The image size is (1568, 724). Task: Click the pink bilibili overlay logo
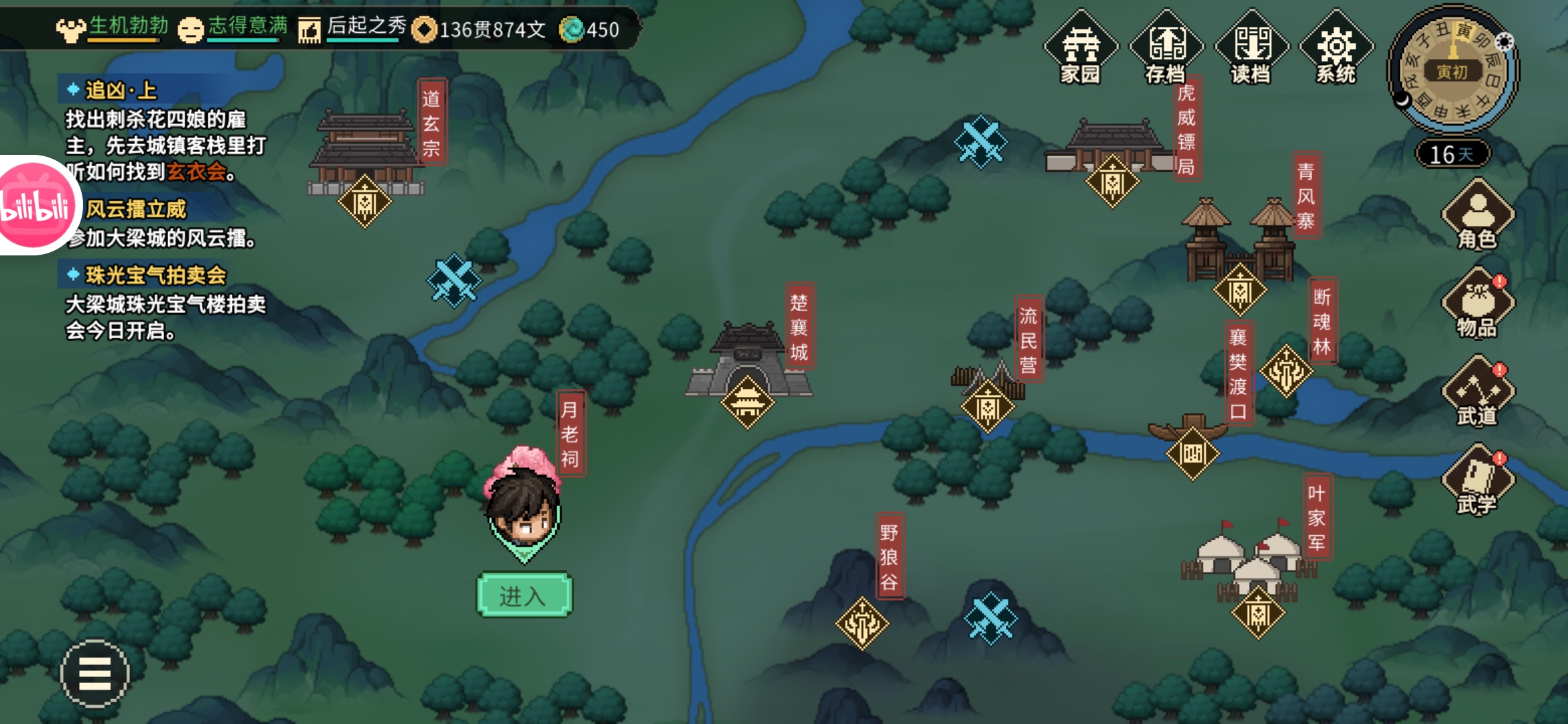pyautogui.click(x=35, y=205)
